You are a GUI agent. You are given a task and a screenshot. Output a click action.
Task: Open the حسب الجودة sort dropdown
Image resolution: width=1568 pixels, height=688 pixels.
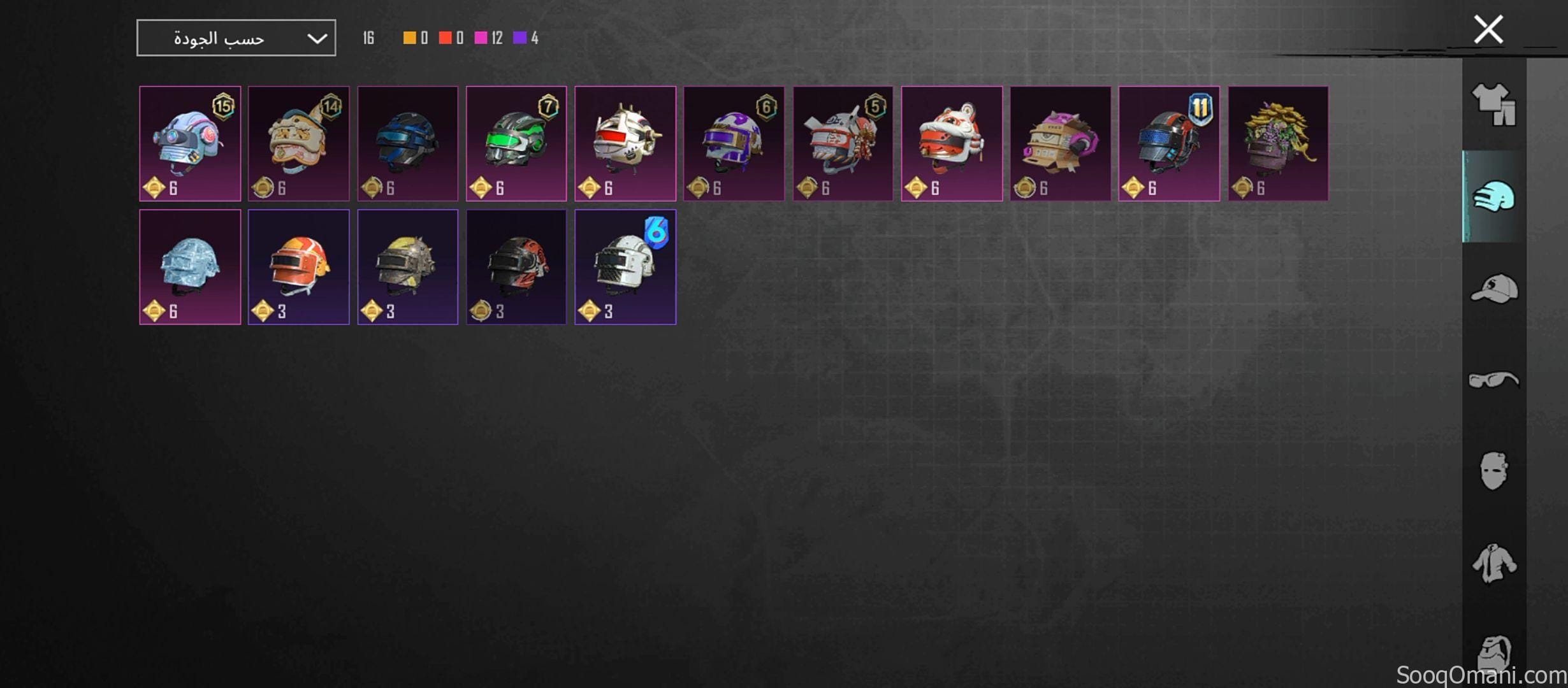(236, 37)
